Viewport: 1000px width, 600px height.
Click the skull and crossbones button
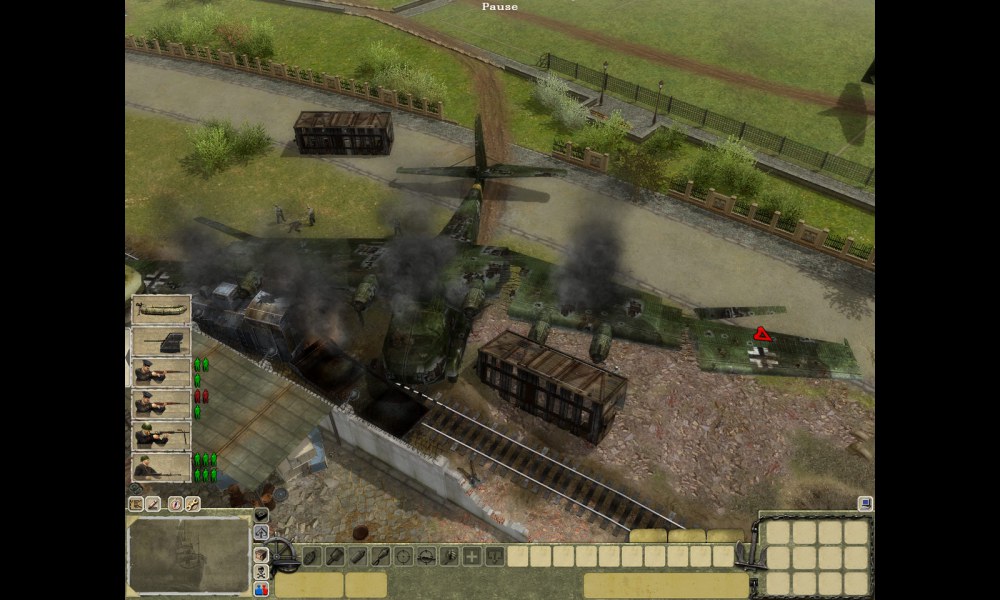pyautogui.click(x=262, y=572)
